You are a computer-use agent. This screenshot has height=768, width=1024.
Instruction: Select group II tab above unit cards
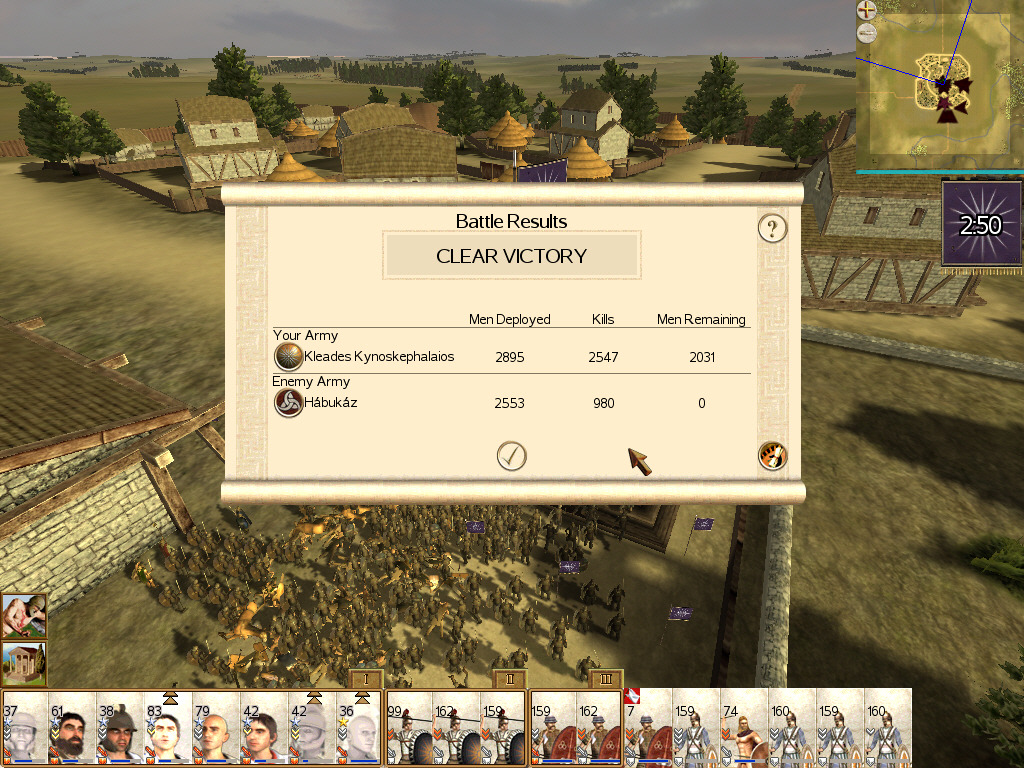(x=509, y=680)
